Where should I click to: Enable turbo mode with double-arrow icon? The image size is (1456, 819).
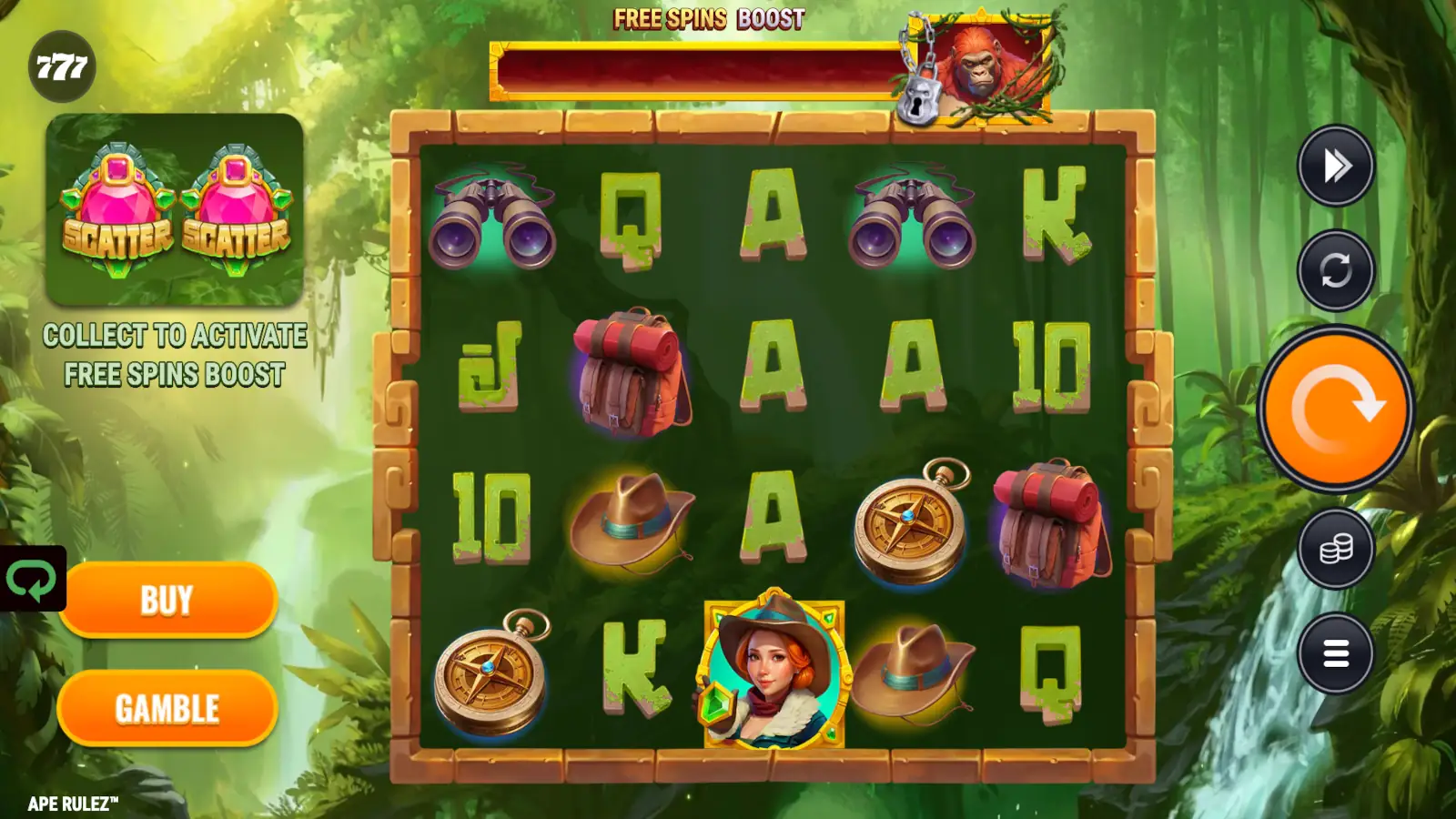click(x=1334, y=165)
